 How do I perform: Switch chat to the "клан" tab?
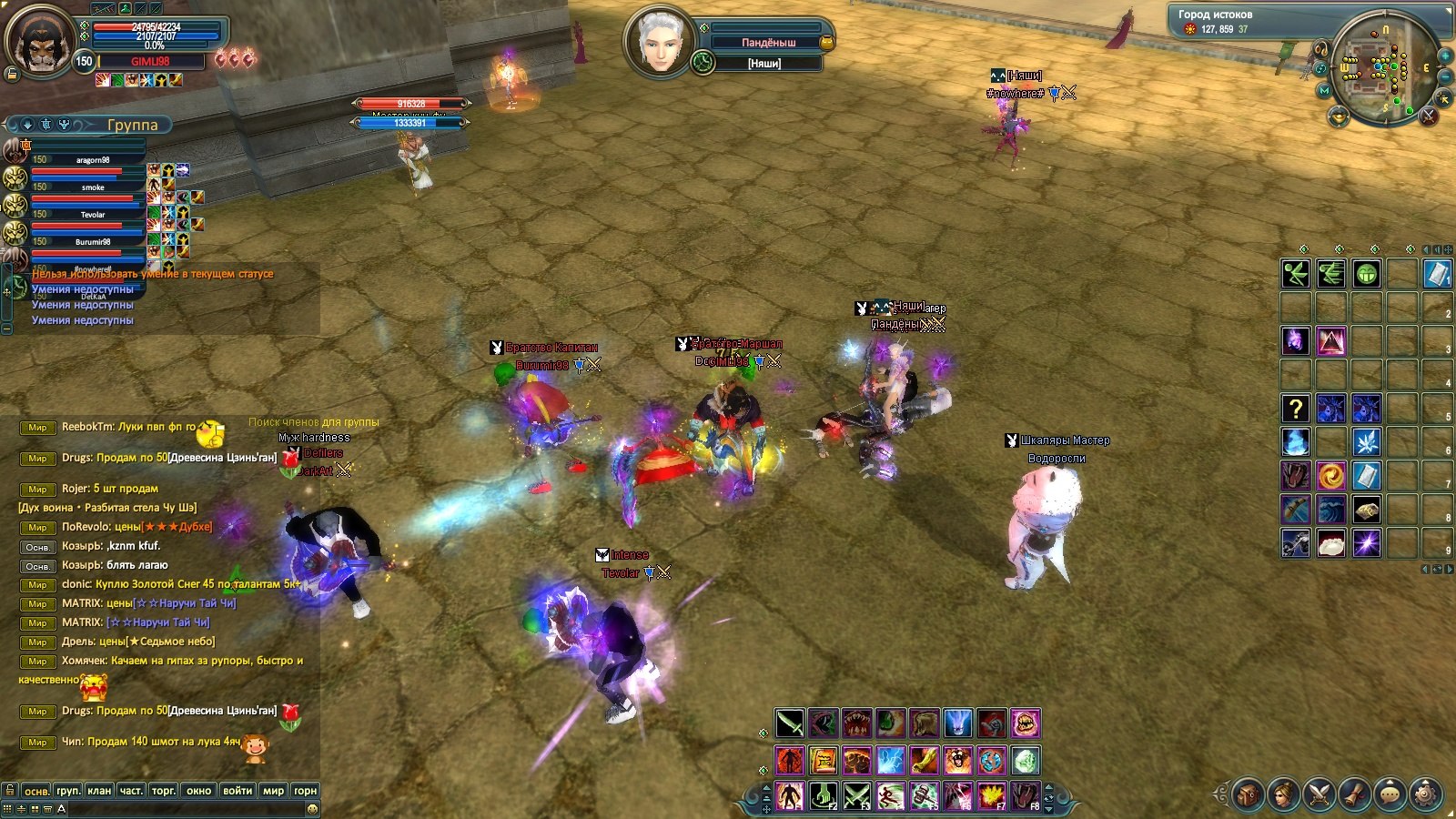[x=99, y=791]
